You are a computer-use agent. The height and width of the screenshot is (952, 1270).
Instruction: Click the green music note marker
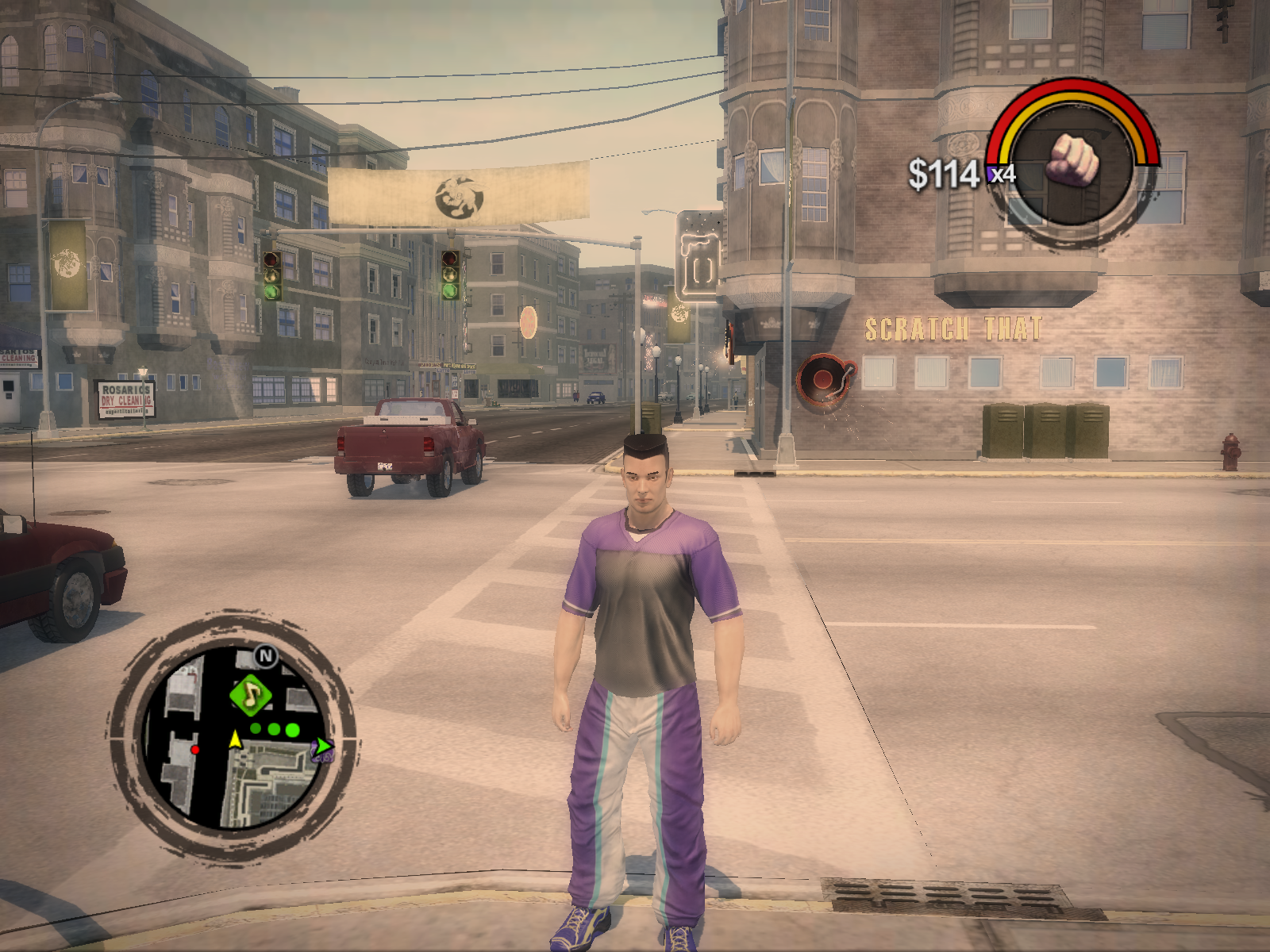coord(251,696)
